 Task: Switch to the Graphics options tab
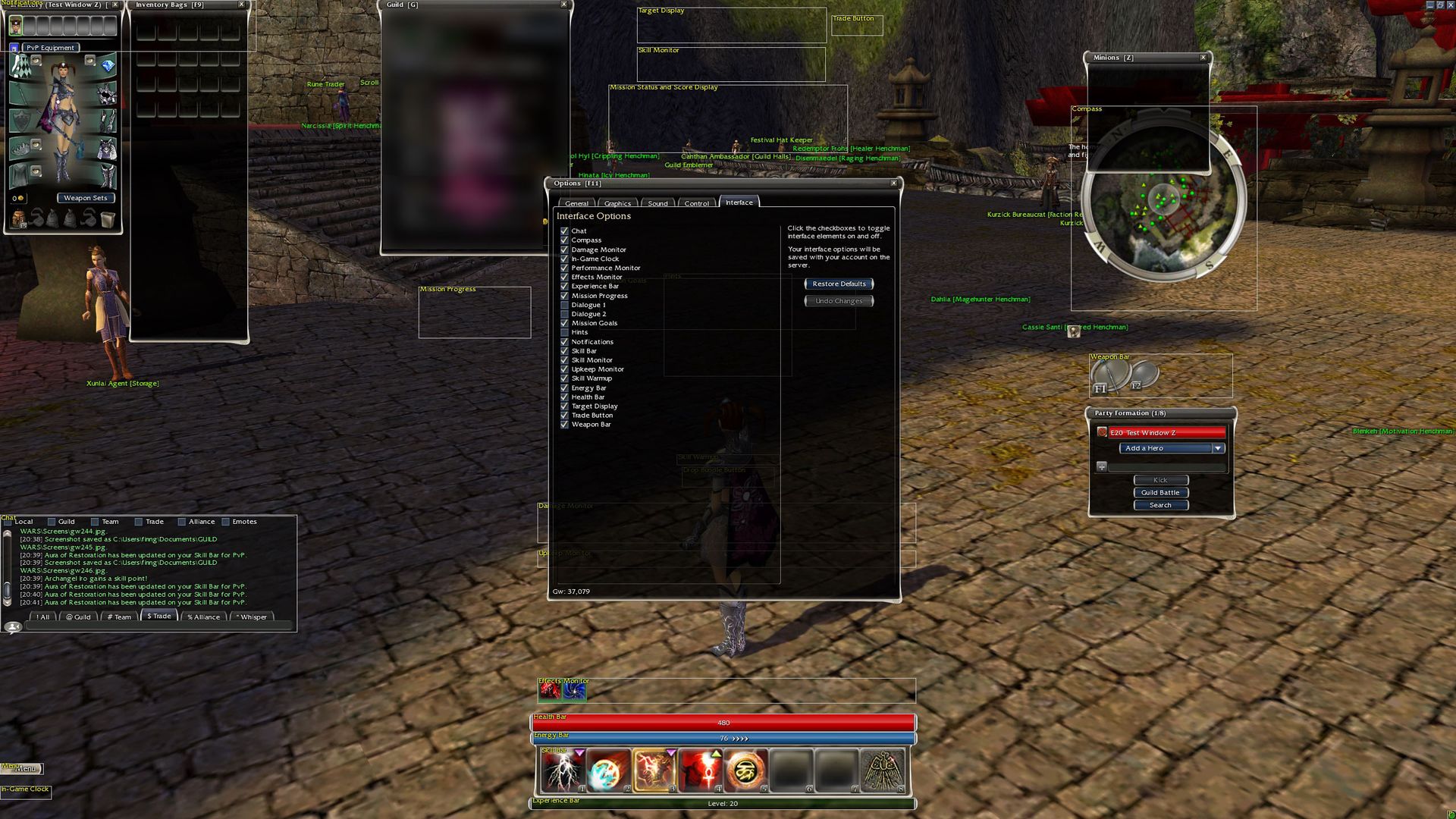point(617,203)
